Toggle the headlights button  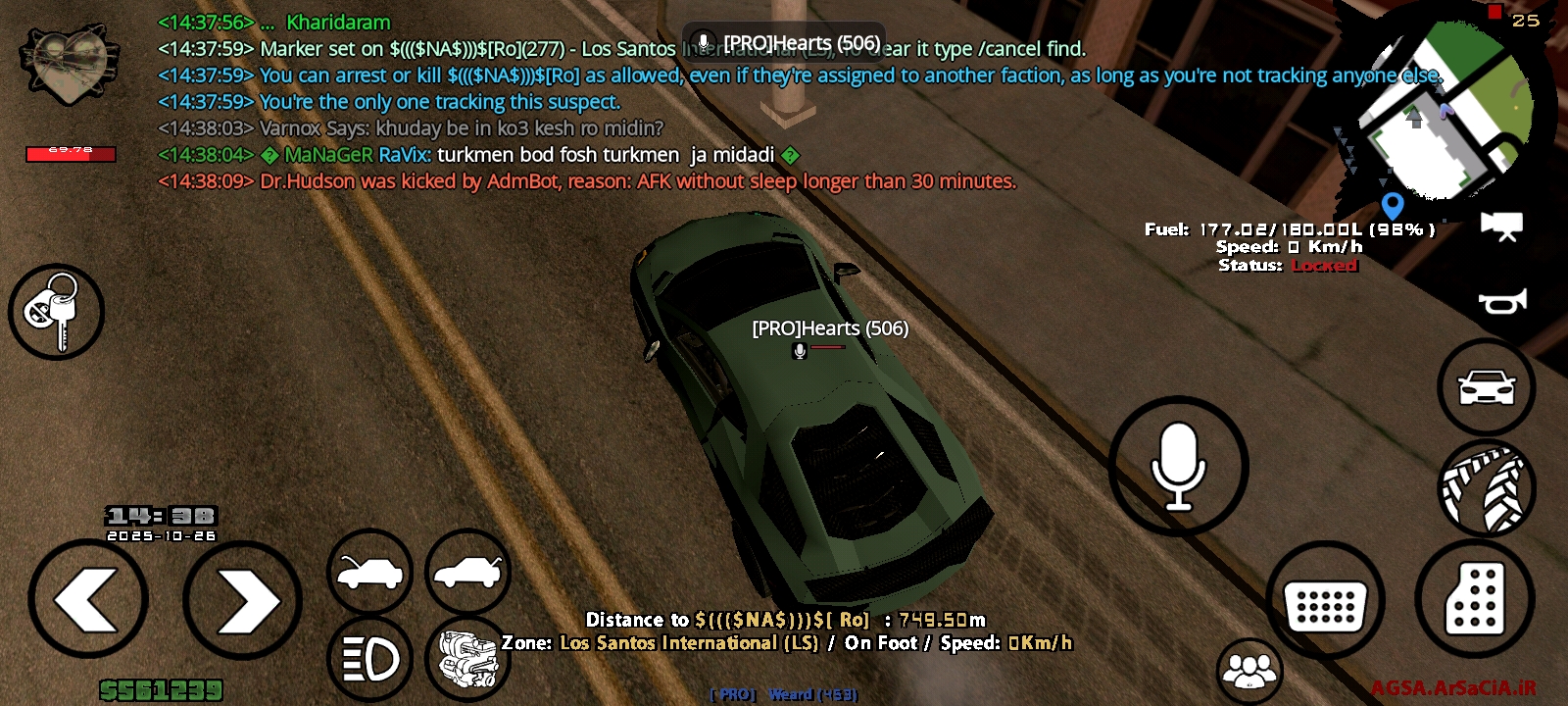[369, 659]
